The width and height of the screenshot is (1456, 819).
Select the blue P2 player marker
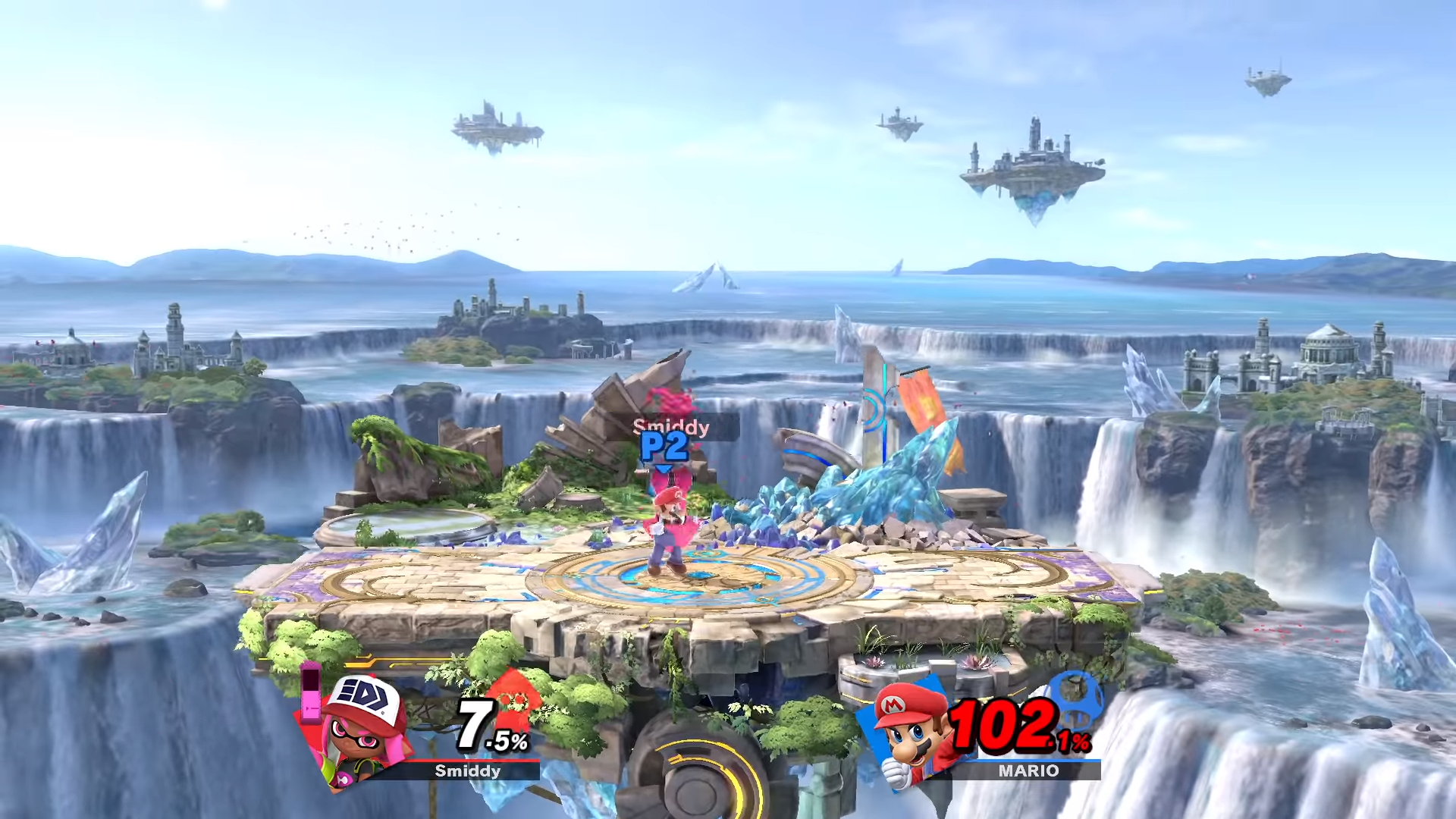[664, 447]
